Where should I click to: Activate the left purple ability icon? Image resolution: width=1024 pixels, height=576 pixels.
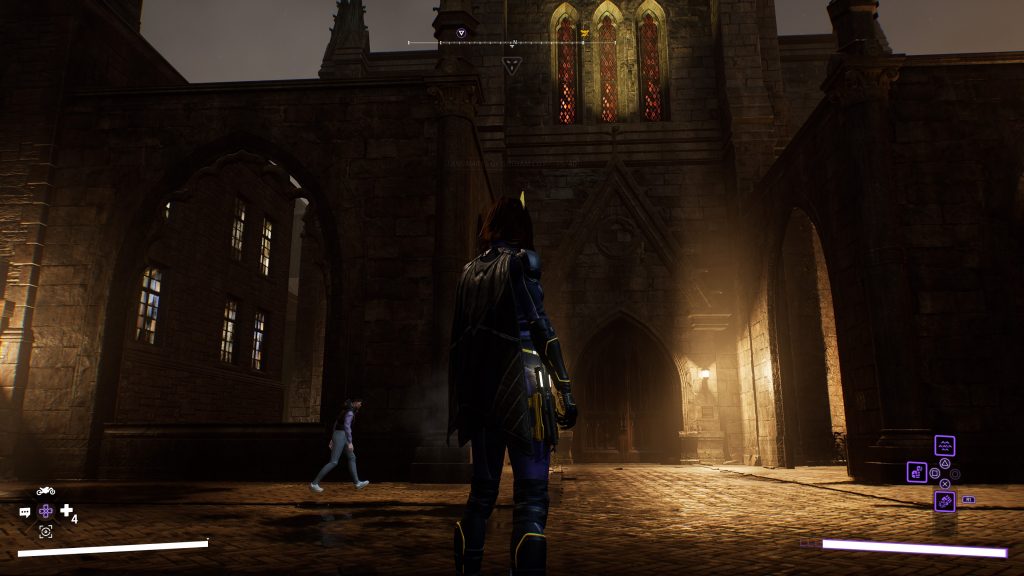[916, 471]
